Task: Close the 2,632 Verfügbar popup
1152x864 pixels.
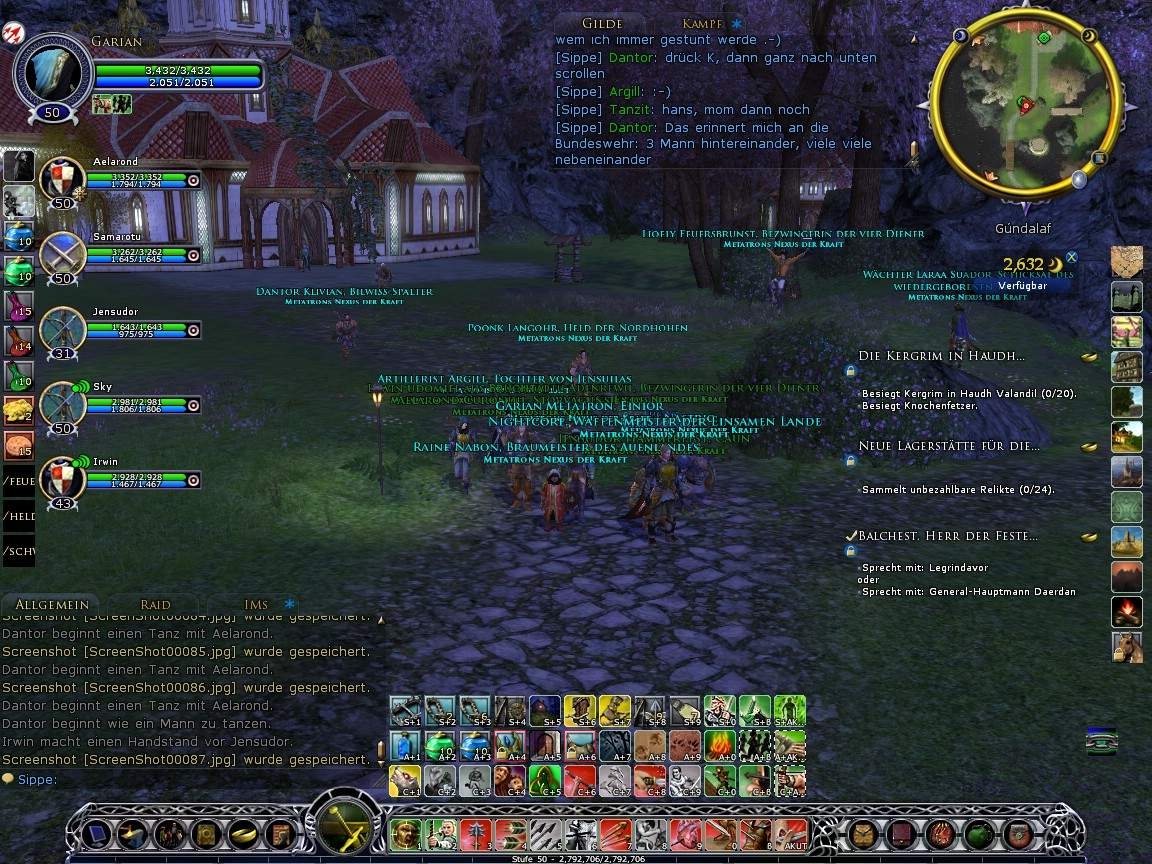Action: point(1071,257)
